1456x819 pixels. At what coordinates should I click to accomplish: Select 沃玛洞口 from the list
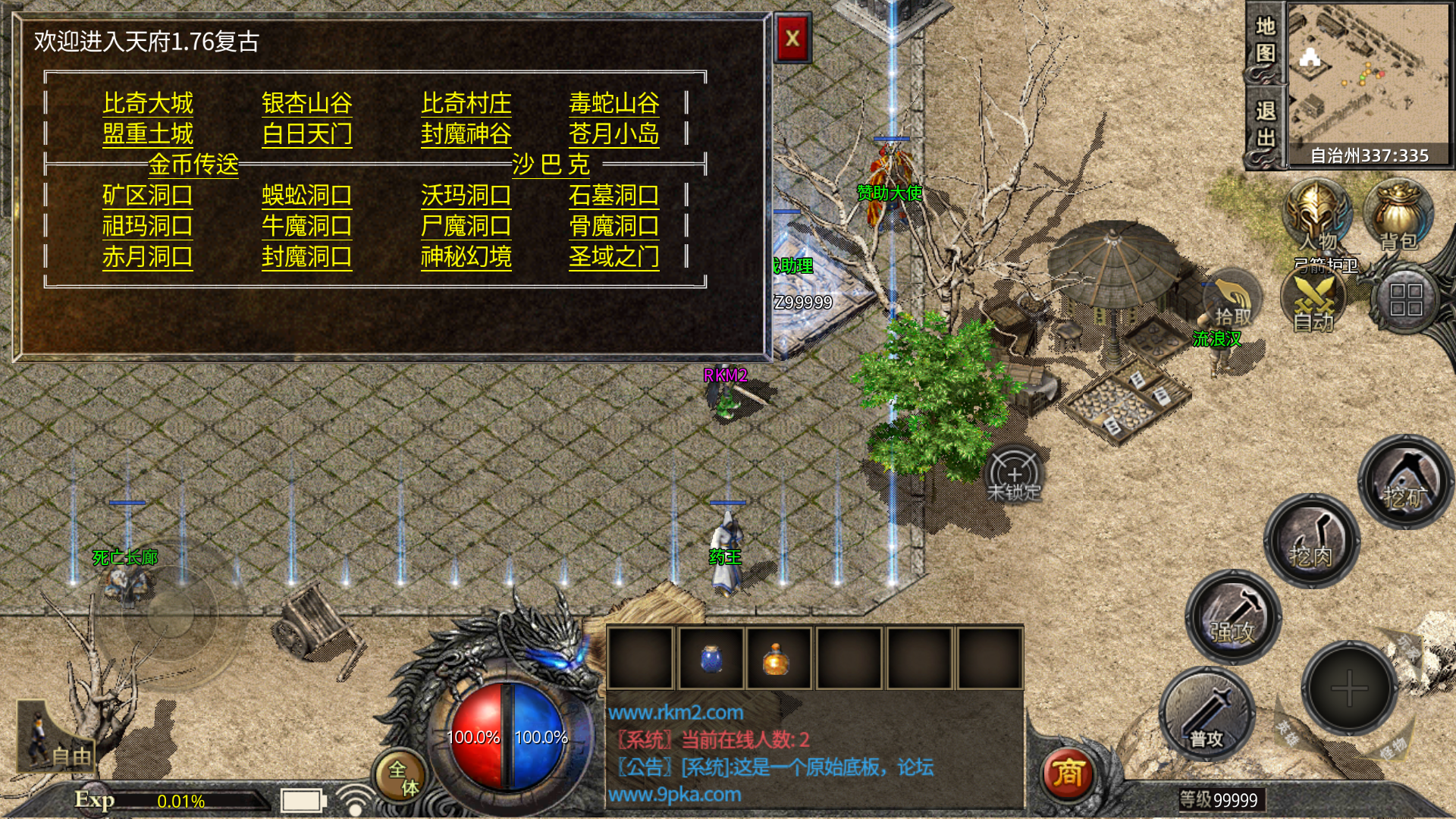point(466,196)
